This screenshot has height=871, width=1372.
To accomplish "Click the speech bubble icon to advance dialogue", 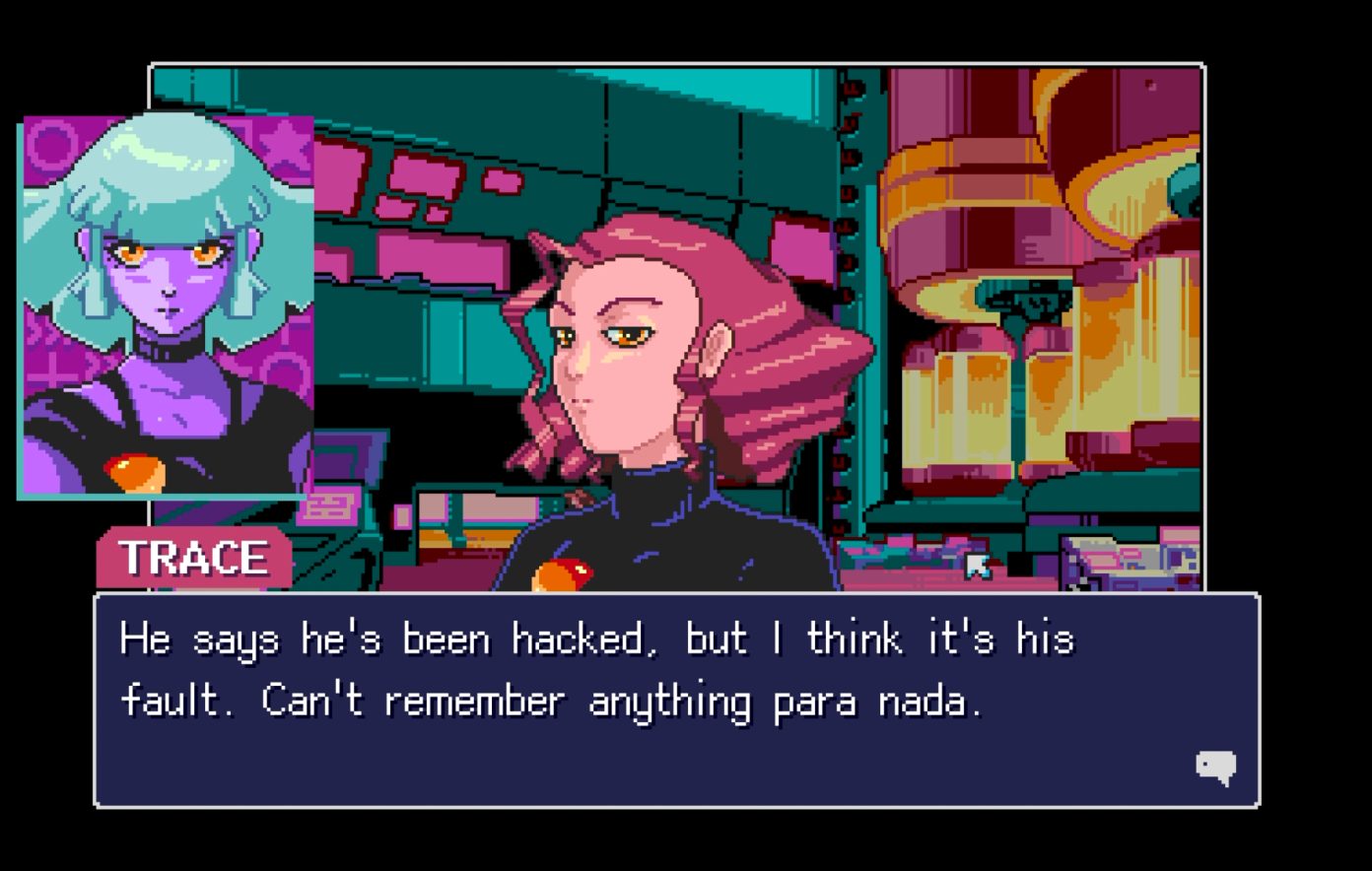I will point(1217,765).
